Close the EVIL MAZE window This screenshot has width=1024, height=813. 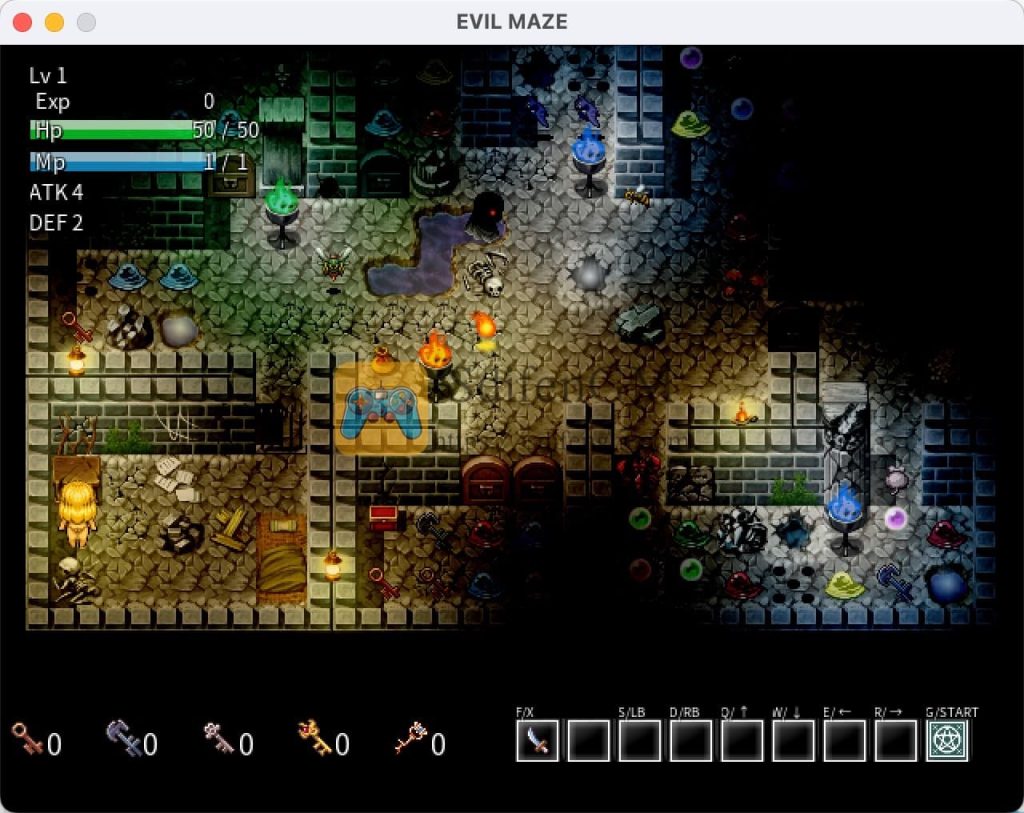coord(22,22)
